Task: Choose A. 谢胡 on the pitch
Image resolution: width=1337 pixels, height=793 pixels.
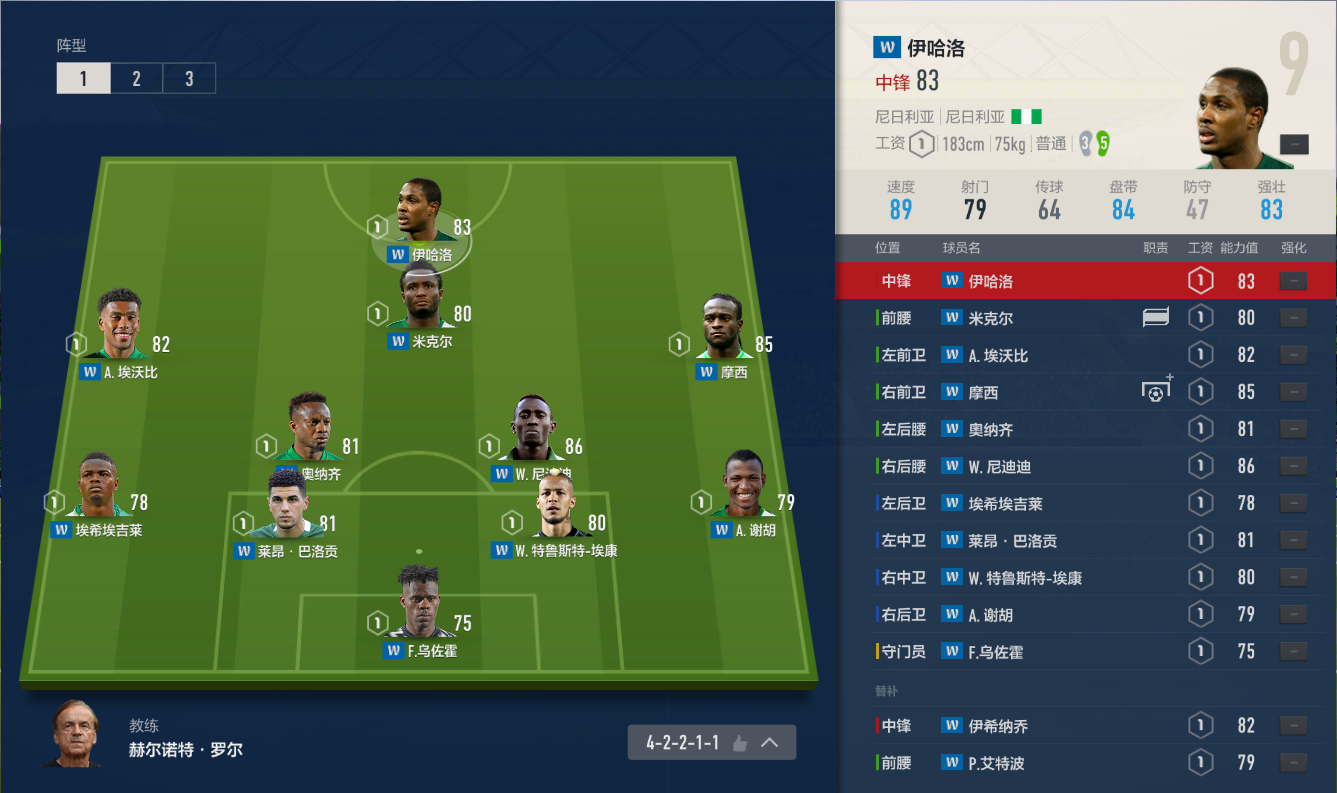Action: pos(742,487)
